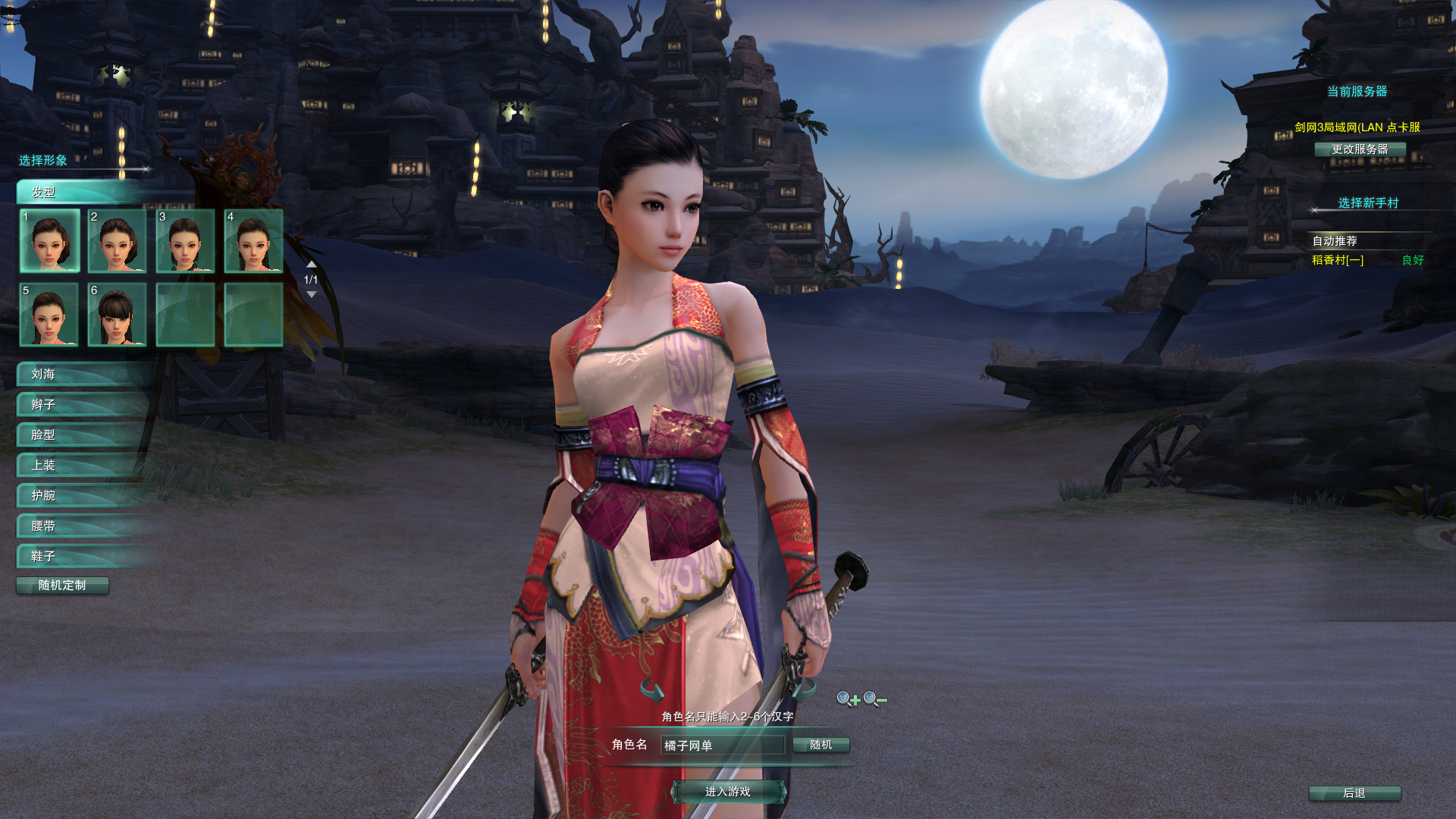Click 更改服务器 to change server
Image resolution: width=1456 pixels, height=819 pixels.
(x=1360, y=149)
